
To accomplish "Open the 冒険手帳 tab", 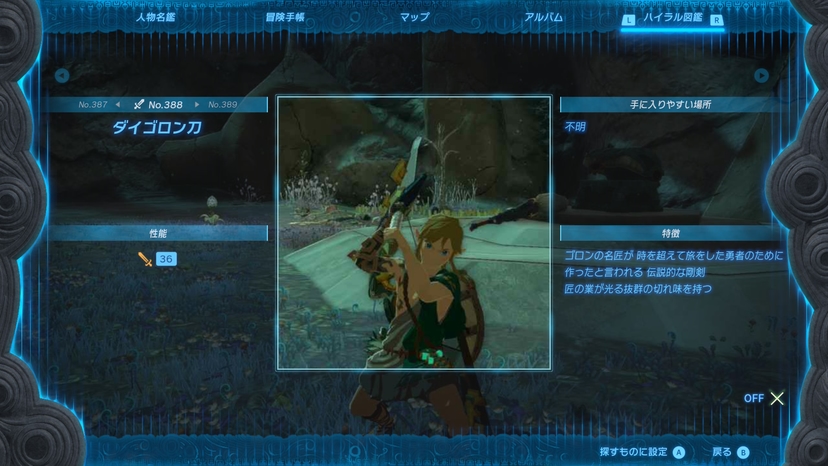I will [286, 17].
